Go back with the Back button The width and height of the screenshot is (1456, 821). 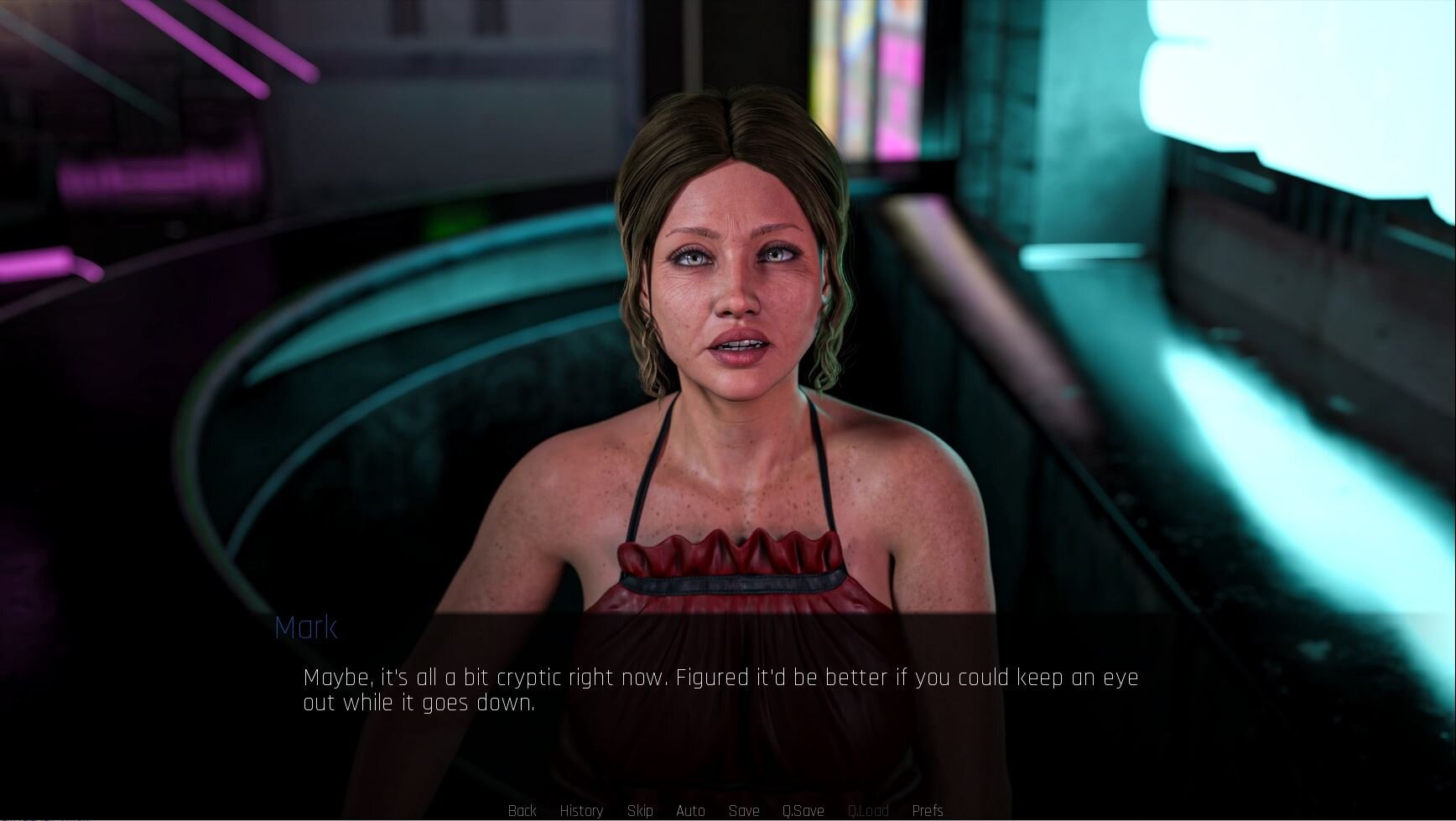[x=522, y=810]
